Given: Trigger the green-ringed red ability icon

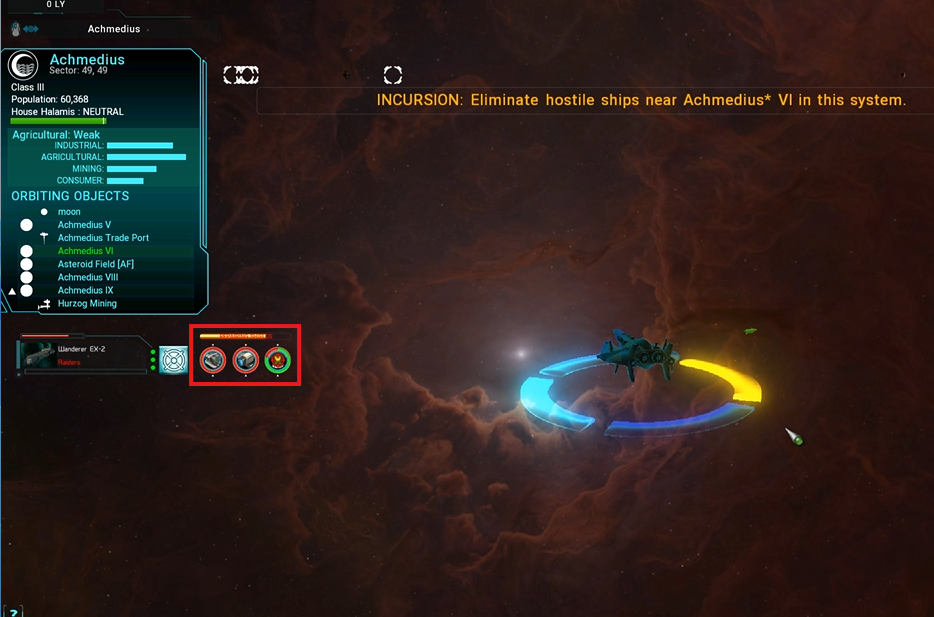Looking at the screenshot, I should pos(277,360).
